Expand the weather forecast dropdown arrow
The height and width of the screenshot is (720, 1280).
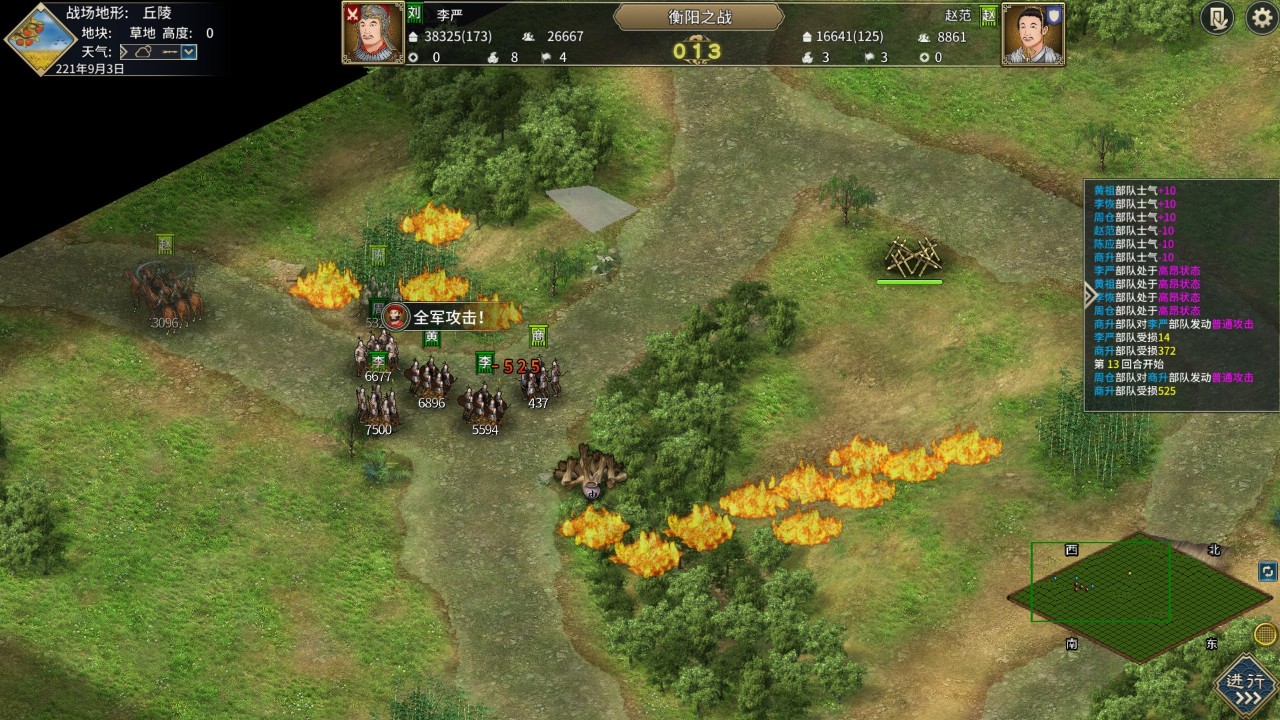(189, 52)
